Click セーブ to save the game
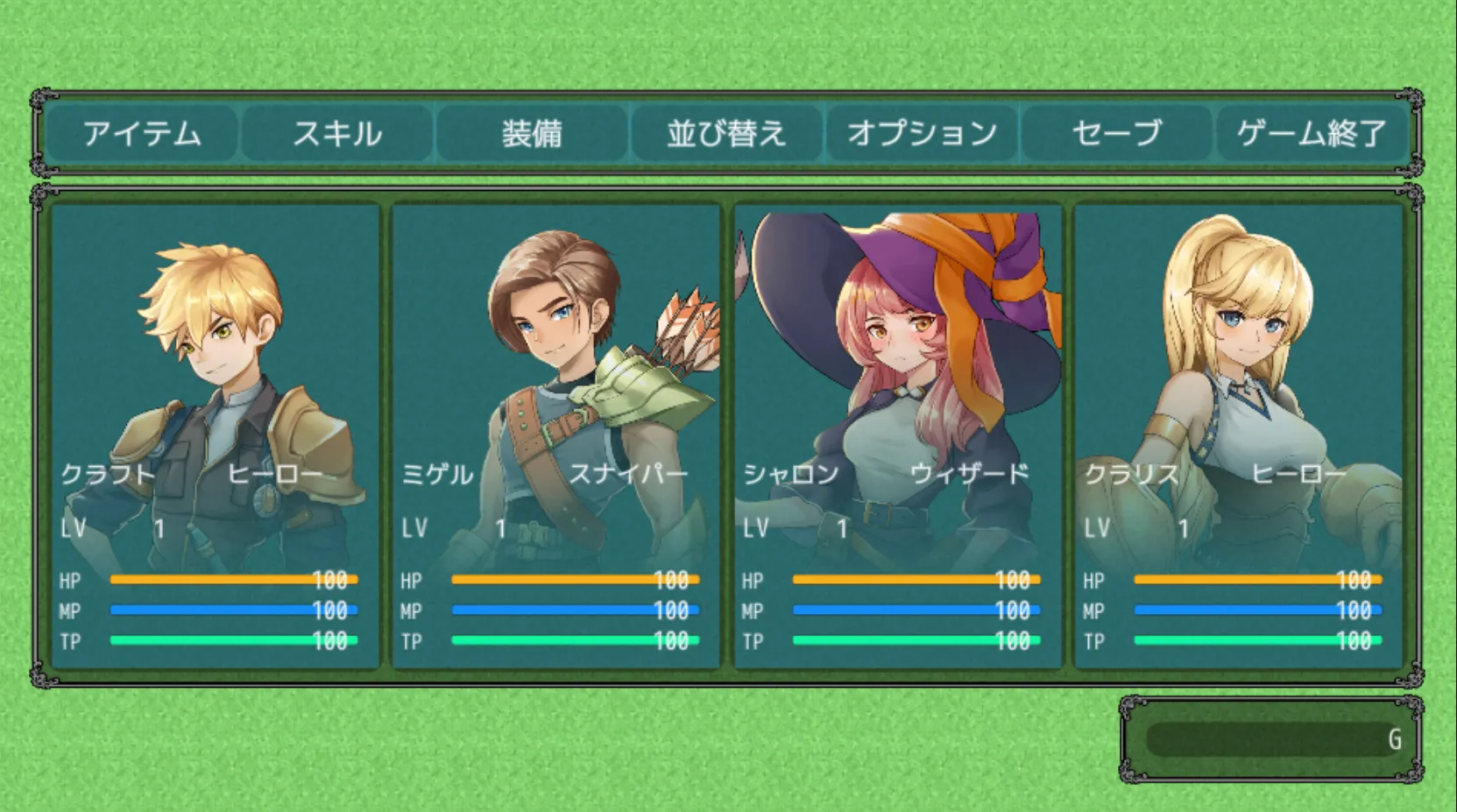Screen dimensions: 1457x812 [1117, 133]
